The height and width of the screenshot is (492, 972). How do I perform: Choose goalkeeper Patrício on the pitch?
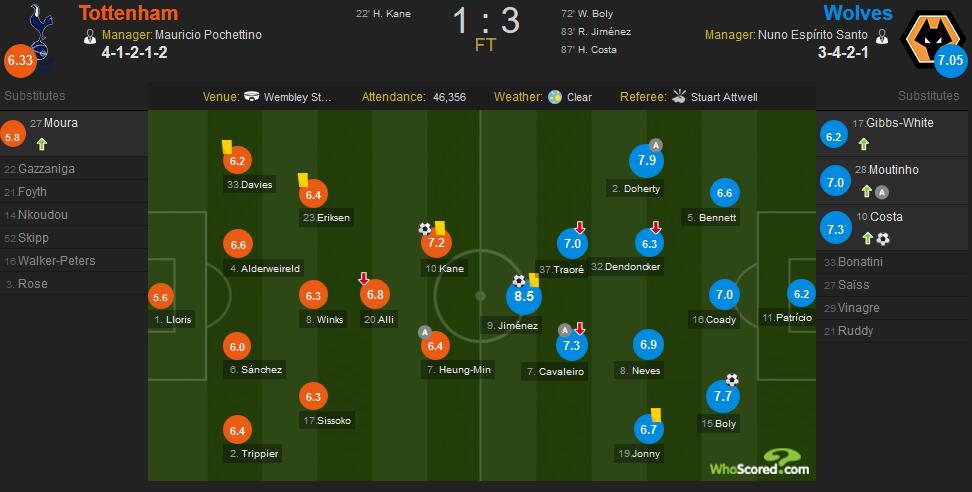[800, 294]
